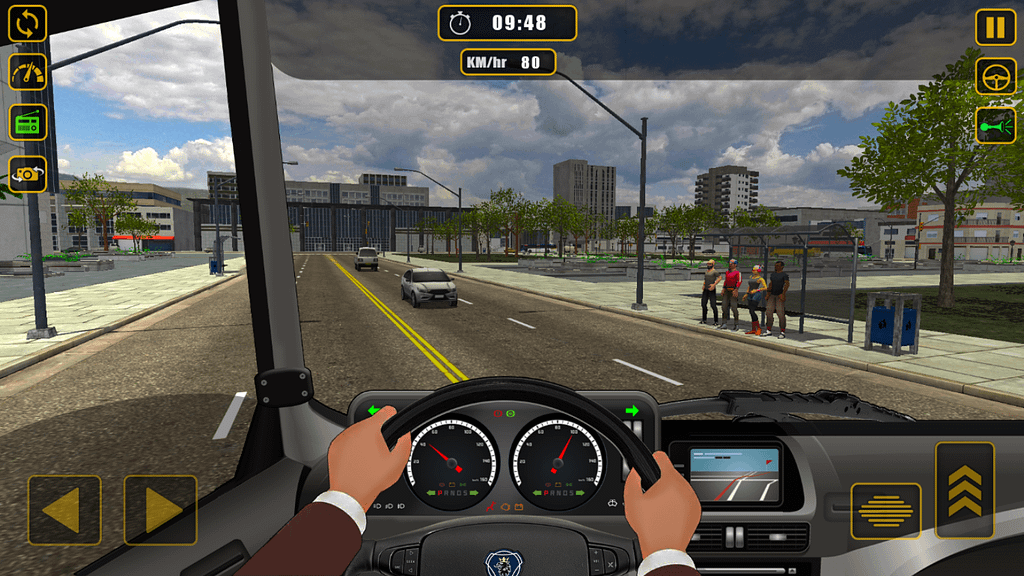1024x576 pixels.
Task: Tap the steering wheel control mode icon
Action: coord(995,76)
